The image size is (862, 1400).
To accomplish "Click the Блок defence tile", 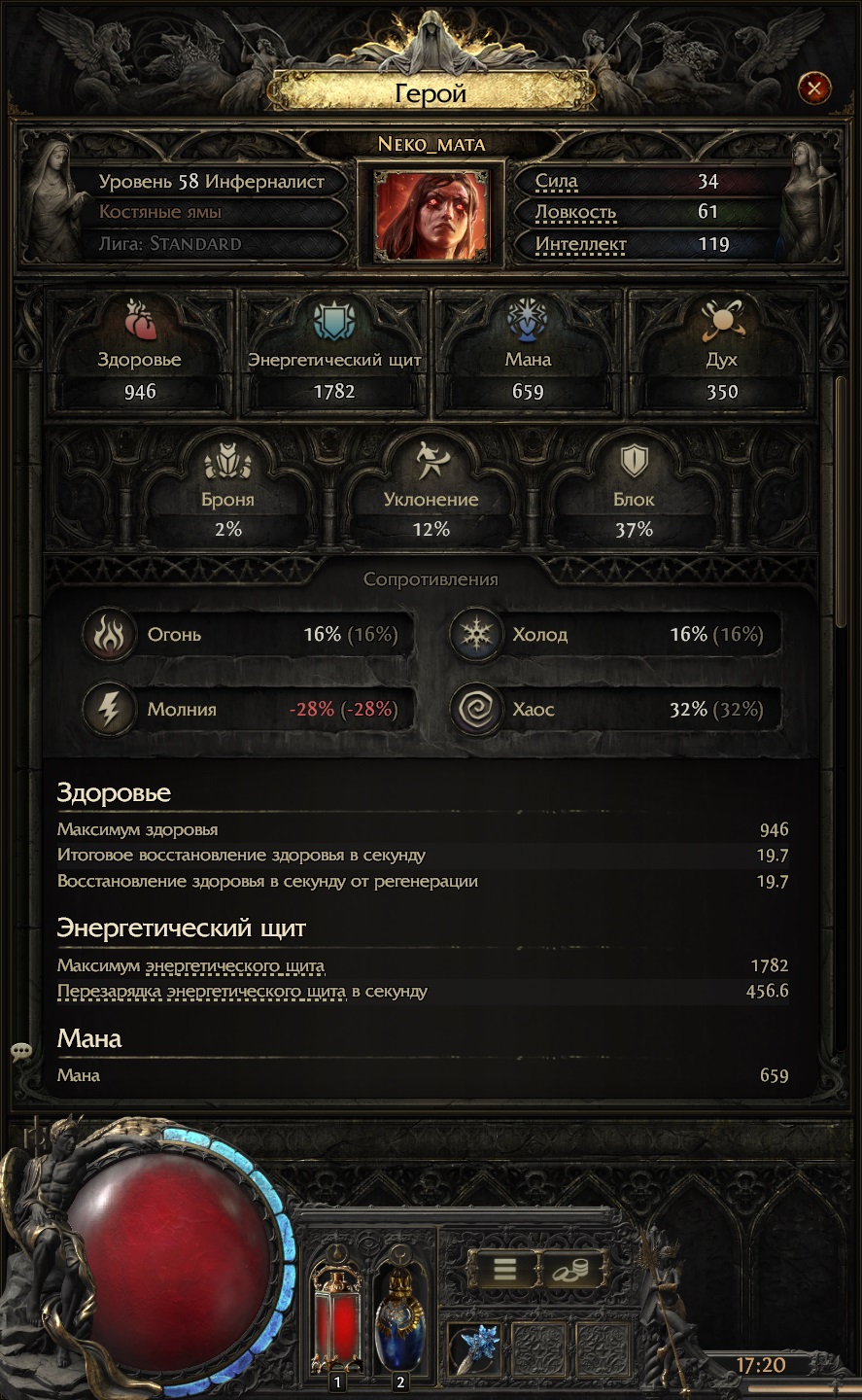I will (x=634, y=494).
